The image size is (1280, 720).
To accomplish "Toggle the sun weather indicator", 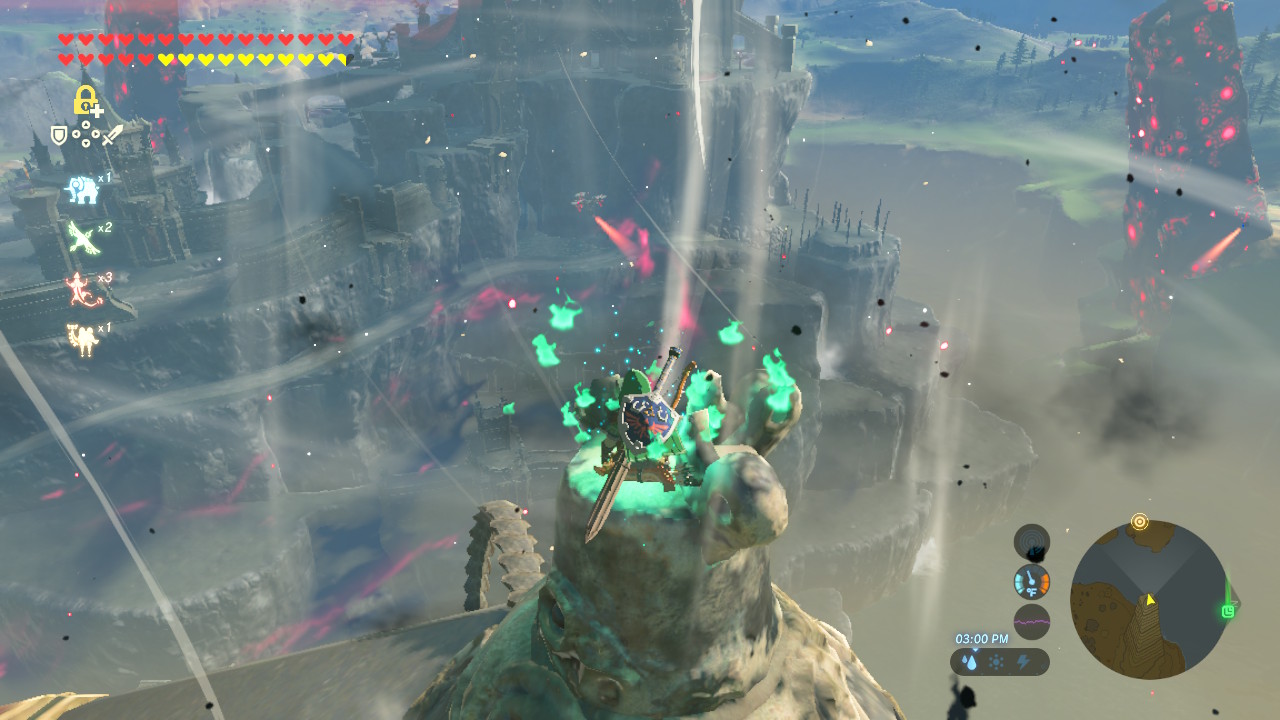I will point(996,662).
